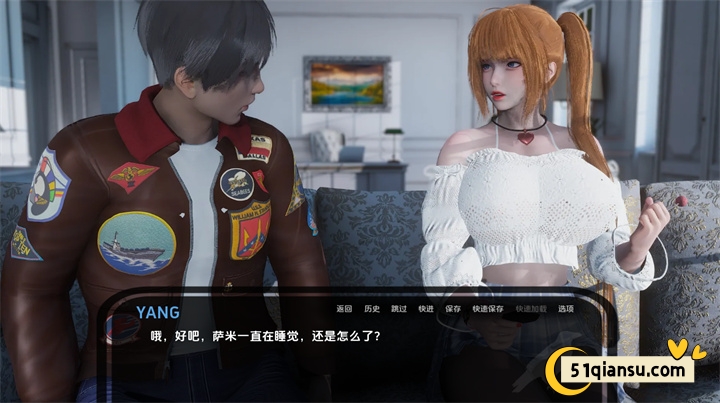Open the 选项 (Options) menu
The image size is (720, 403).
pos(566,308)
